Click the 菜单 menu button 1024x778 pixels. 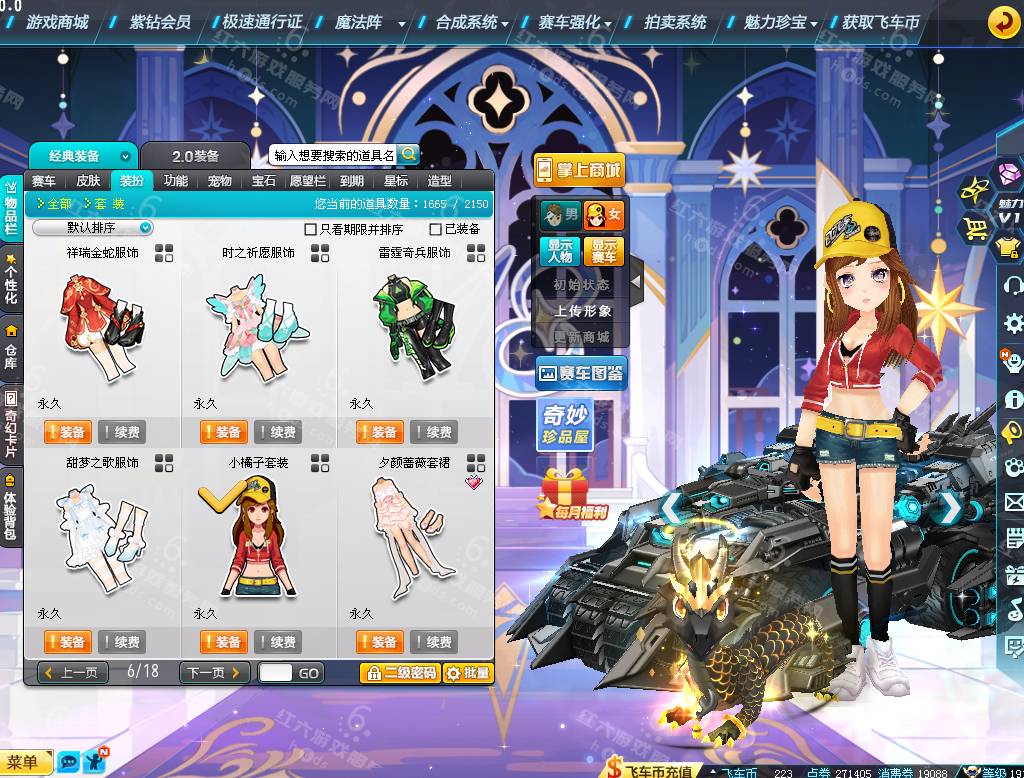[23, 763]
